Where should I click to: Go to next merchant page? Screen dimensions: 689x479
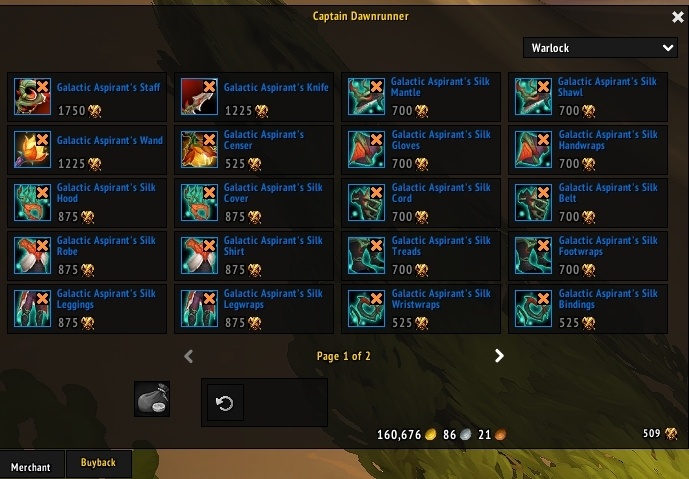click(x=499, y=356)
